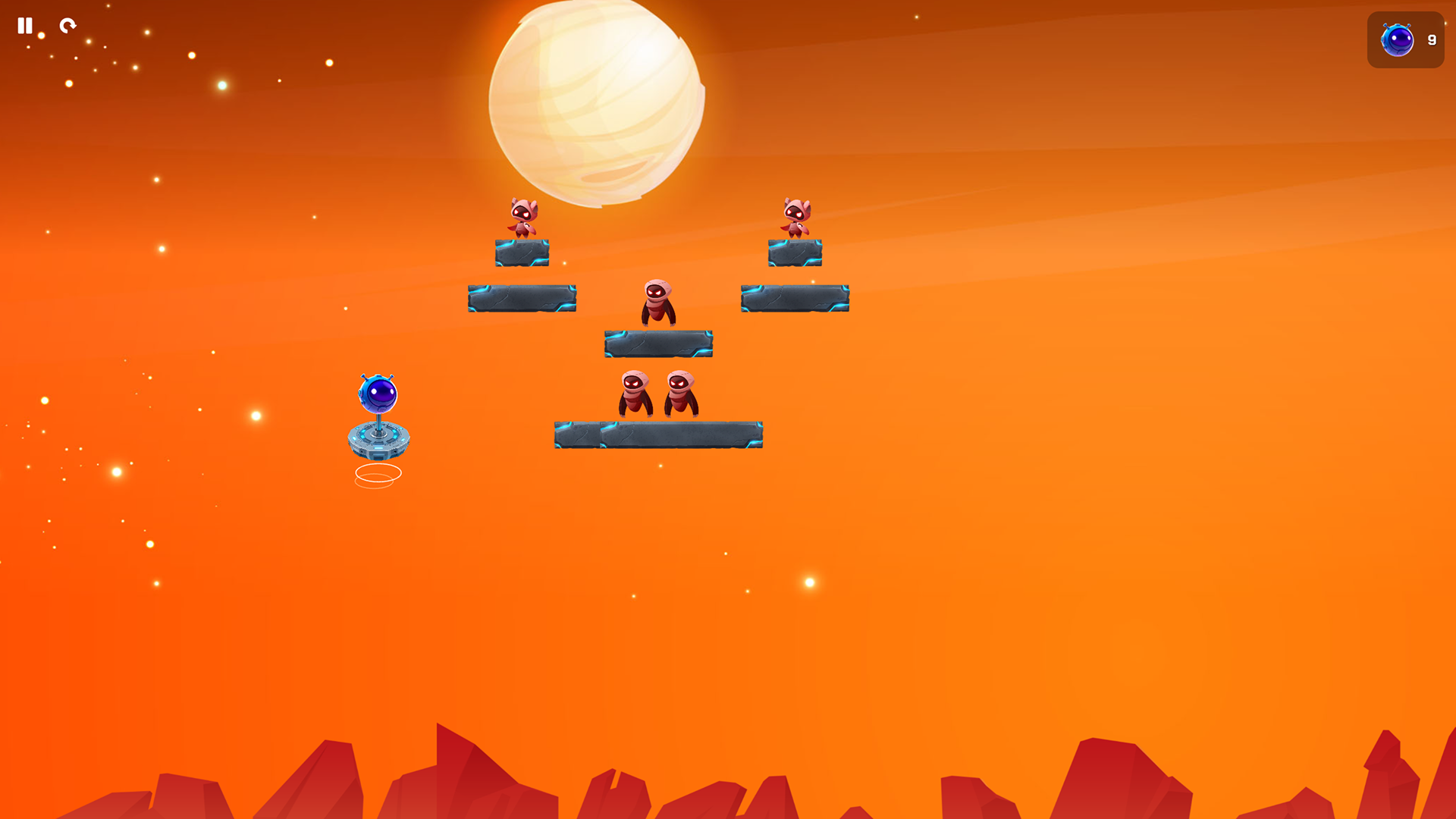1456x819 pixels.
Task: Target the center enemy standing alone
Action: coord(658,302)
